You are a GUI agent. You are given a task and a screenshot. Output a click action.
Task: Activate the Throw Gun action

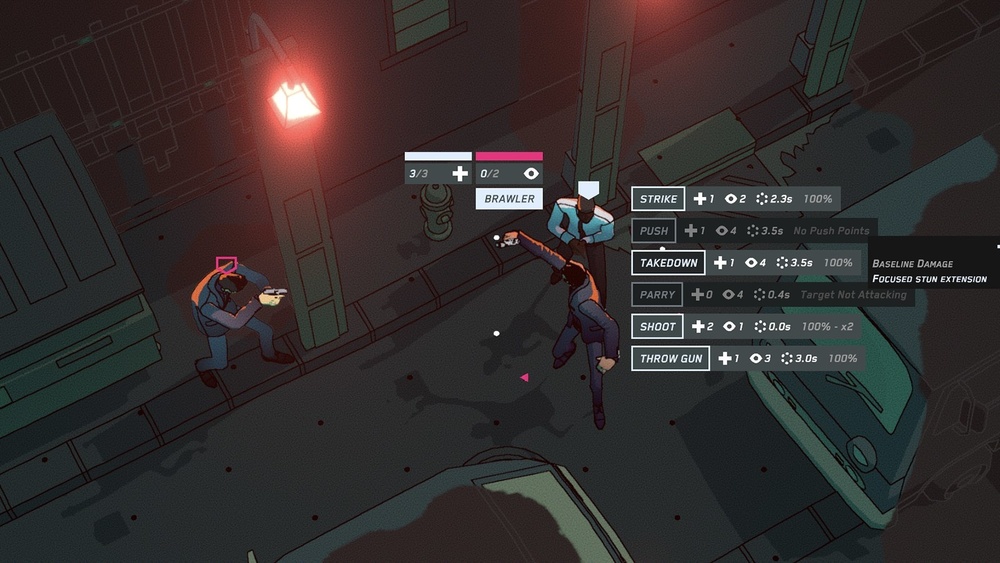pos(670,359)
